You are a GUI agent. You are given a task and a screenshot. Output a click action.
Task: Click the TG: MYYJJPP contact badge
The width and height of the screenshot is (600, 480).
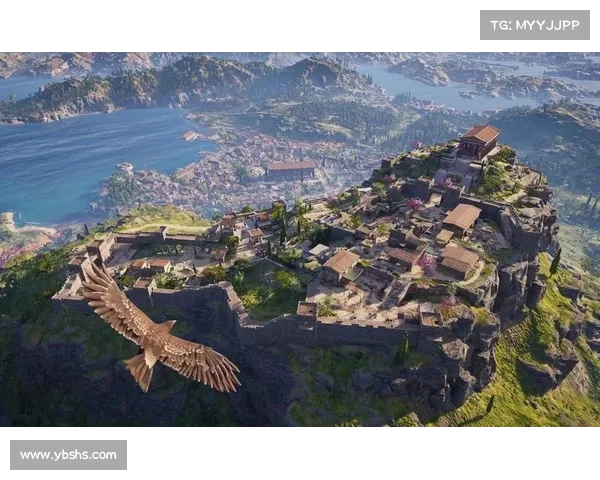[535, 25]
